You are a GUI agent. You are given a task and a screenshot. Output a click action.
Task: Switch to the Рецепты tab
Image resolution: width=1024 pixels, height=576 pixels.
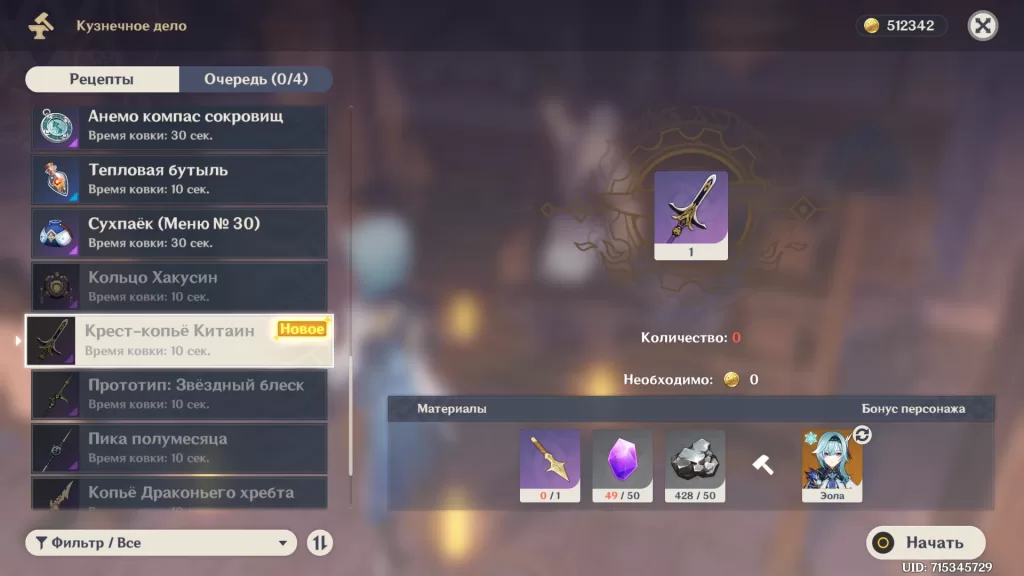point(102,79)
